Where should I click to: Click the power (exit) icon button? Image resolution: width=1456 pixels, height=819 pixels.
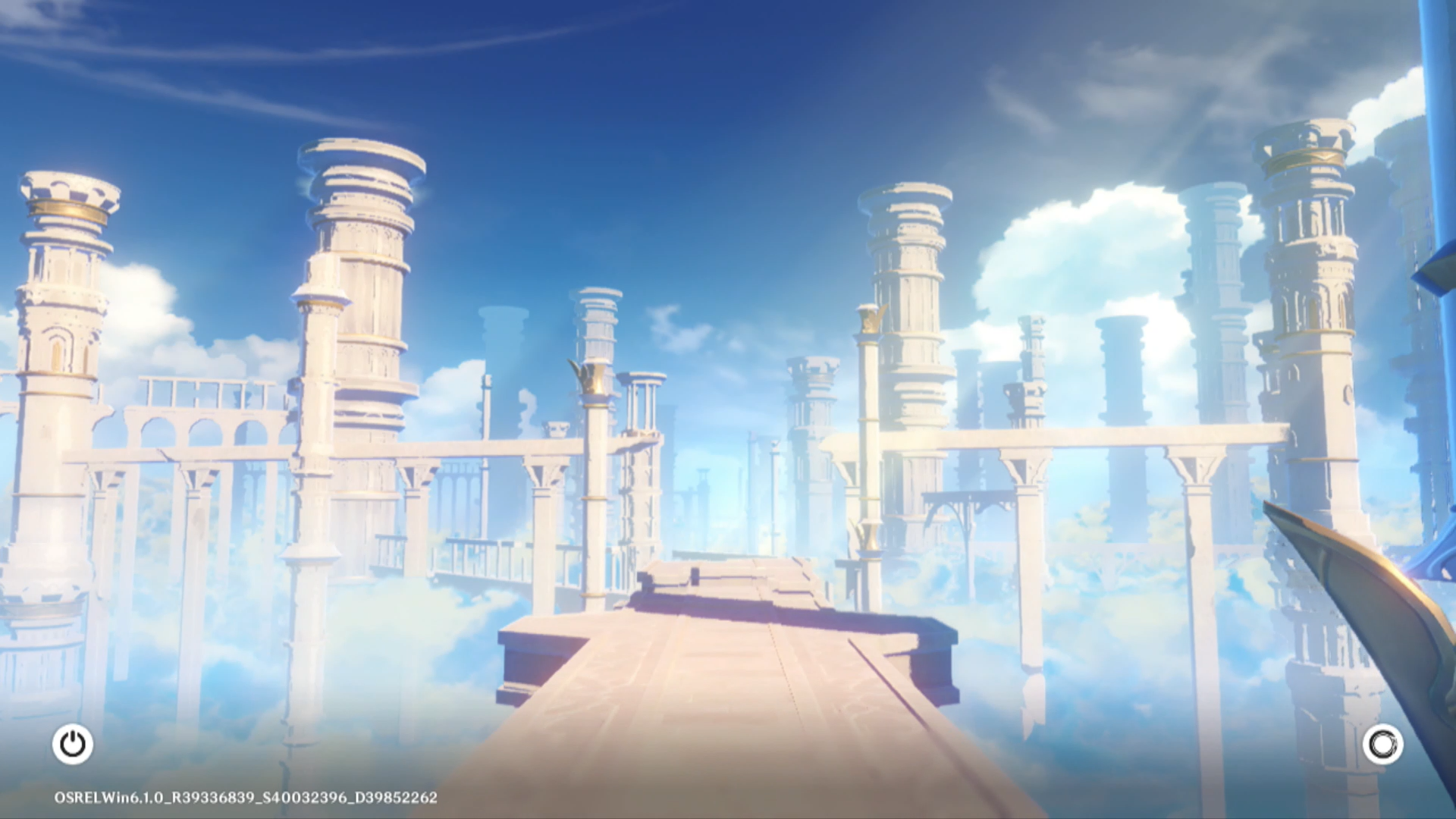click(x=73, y=744)
